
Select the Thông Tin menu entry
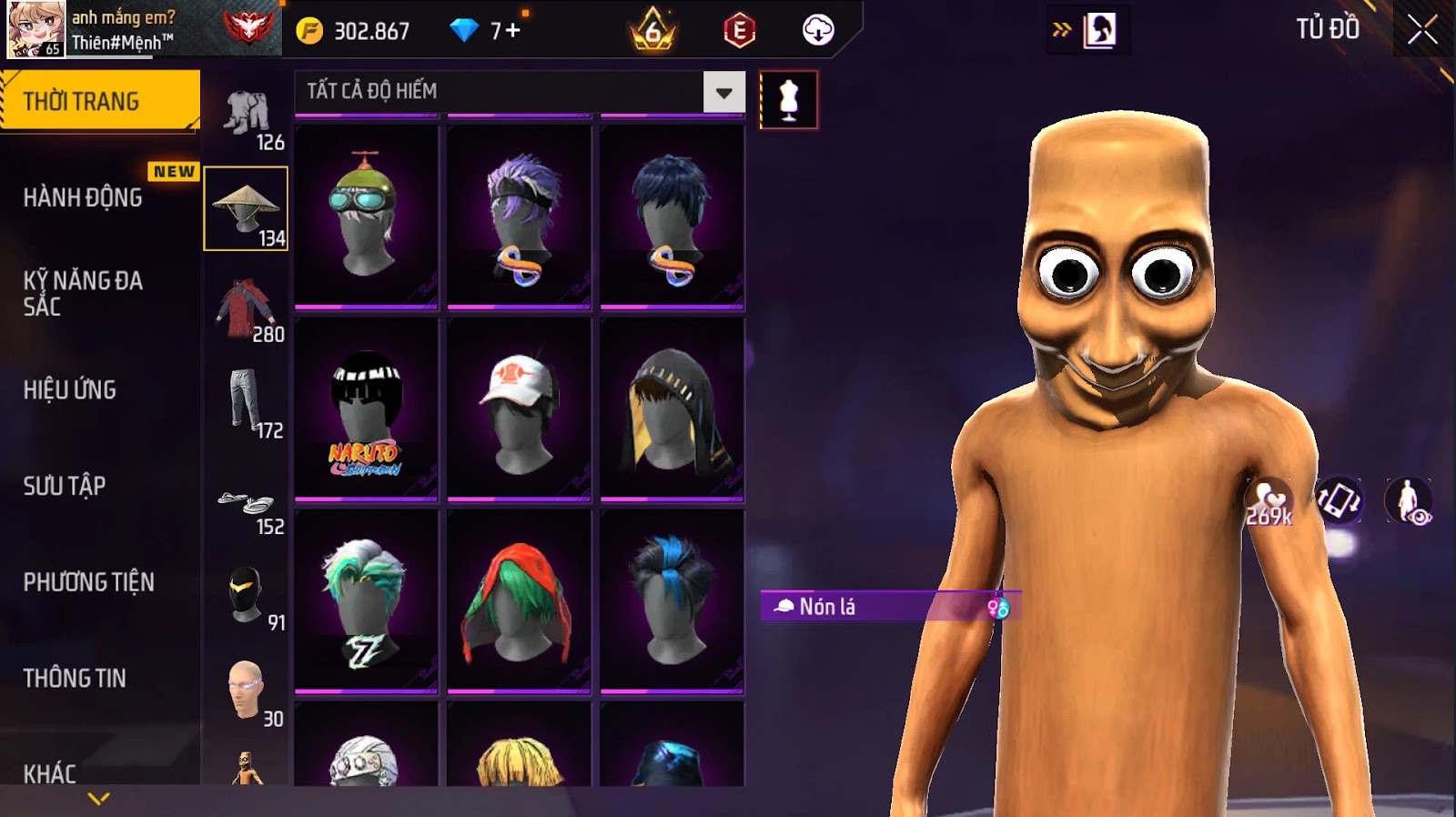pyautogui.click(x=75, y=678)
